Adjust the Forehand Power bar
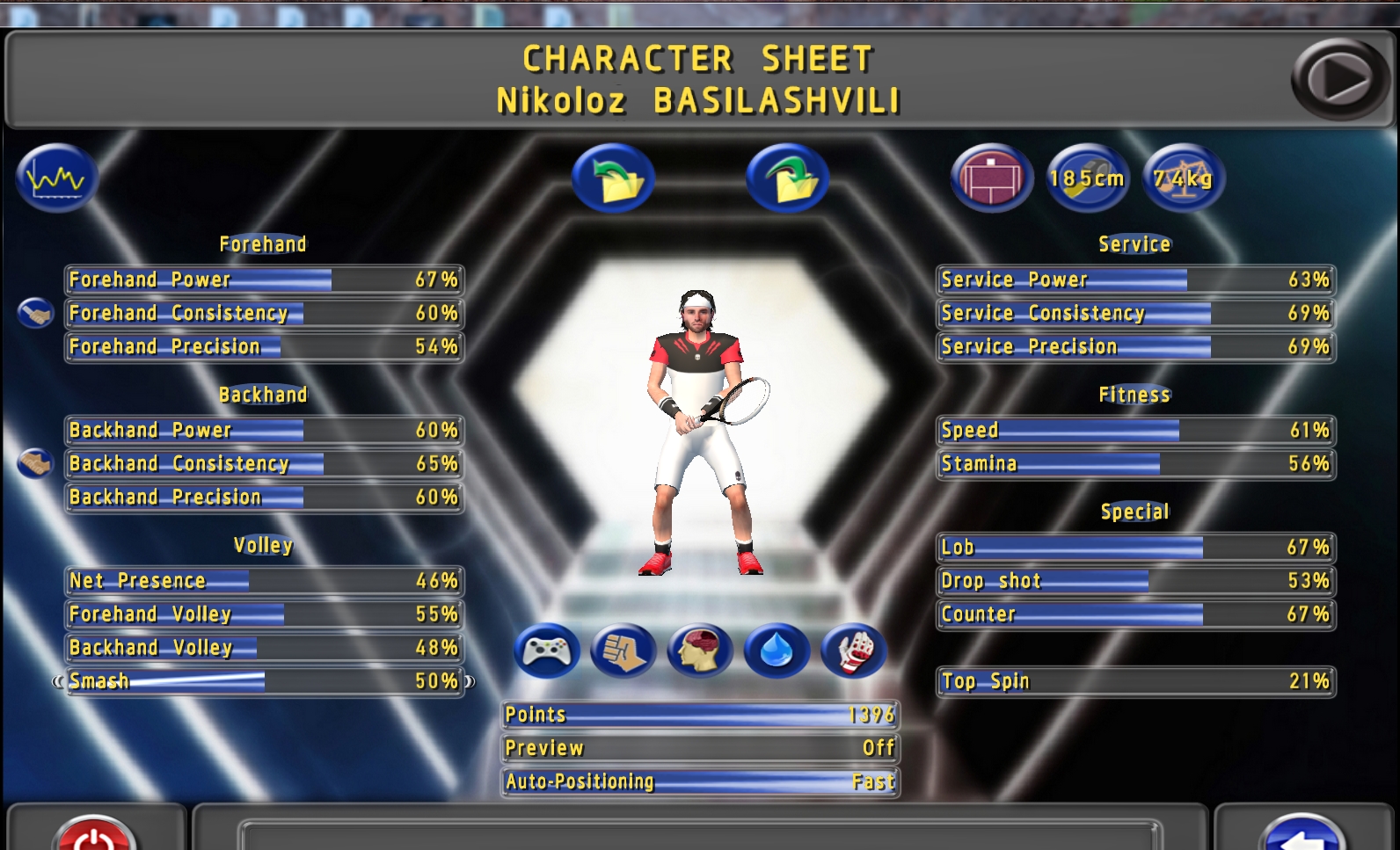This screenshot has width=1400, height=850. click(x=264, y=280)
